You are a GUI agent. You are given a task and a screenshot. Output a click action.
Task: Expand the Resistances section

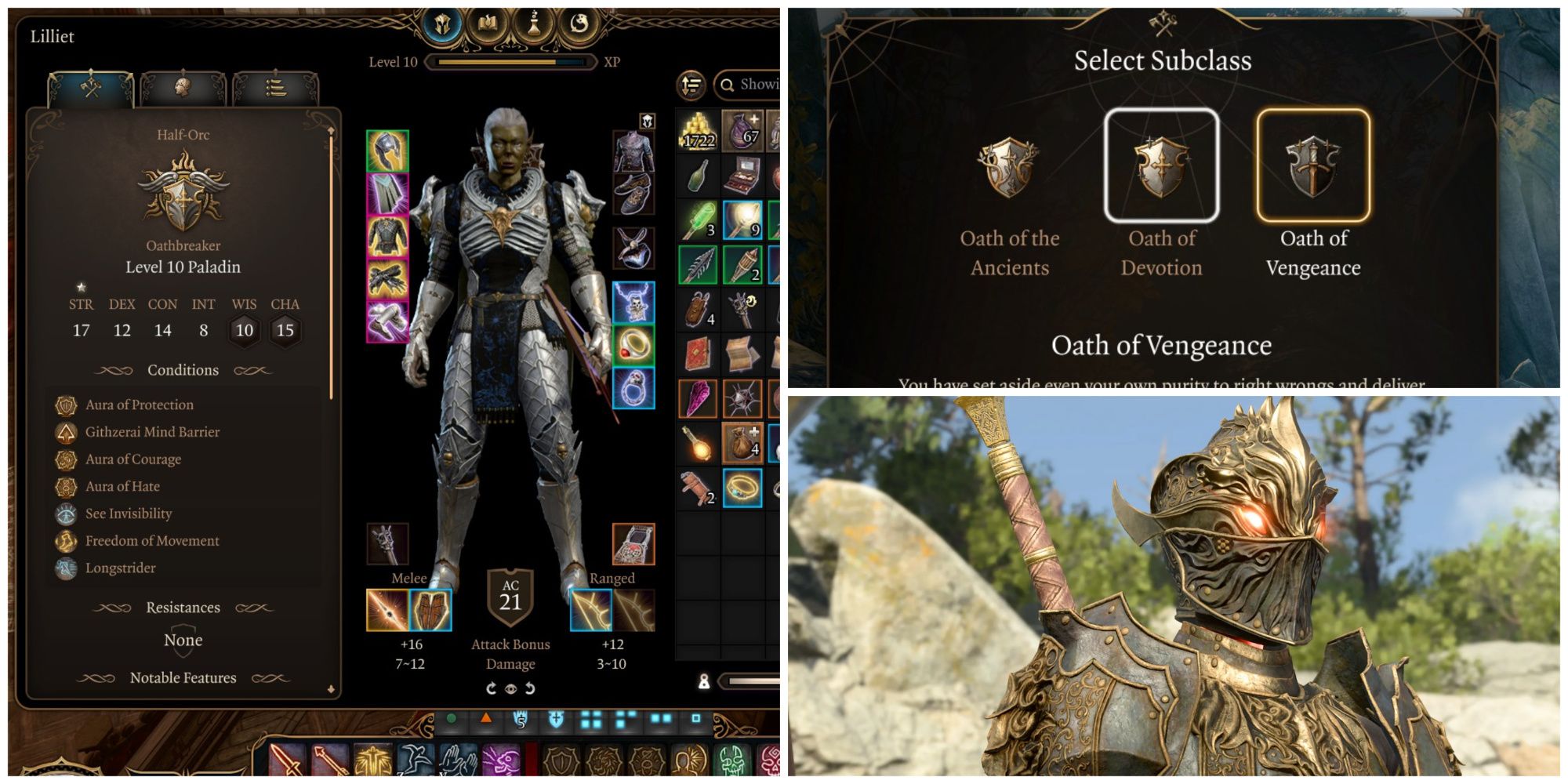[183, 607]
